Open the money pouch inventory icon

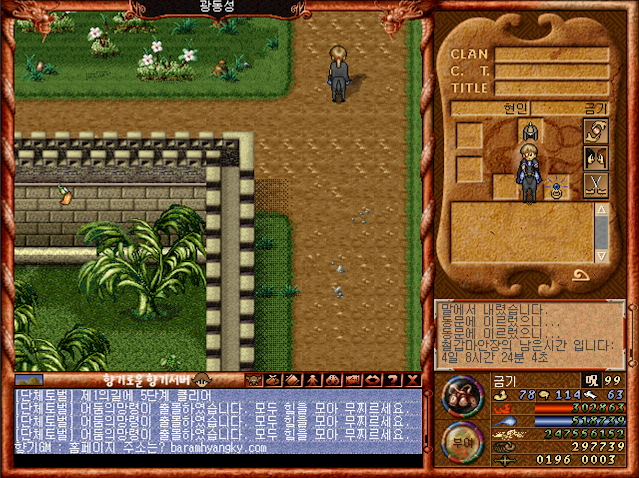[x=270, y=380]
